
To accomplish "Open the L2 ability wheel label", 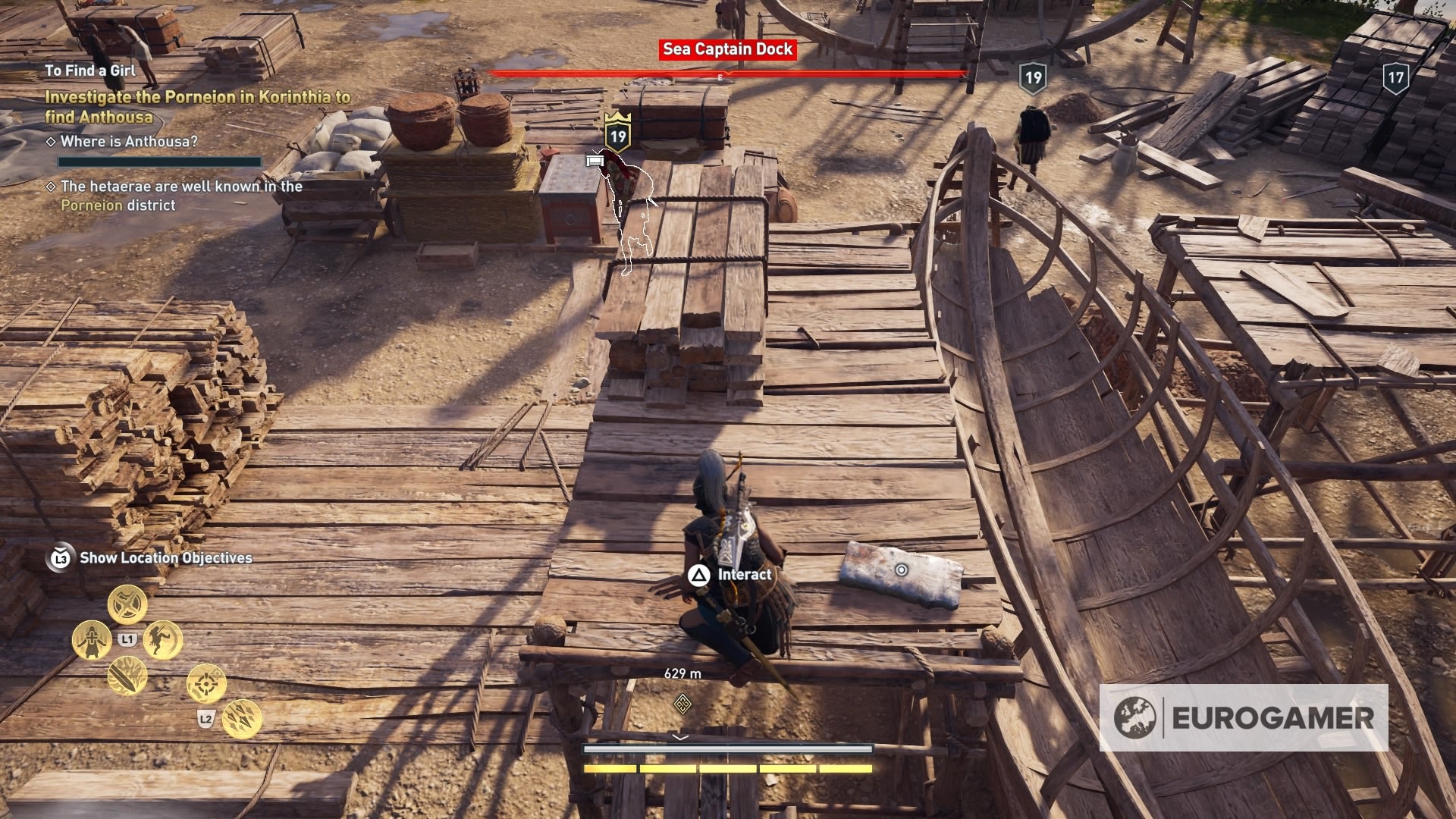I will [206, 720].
